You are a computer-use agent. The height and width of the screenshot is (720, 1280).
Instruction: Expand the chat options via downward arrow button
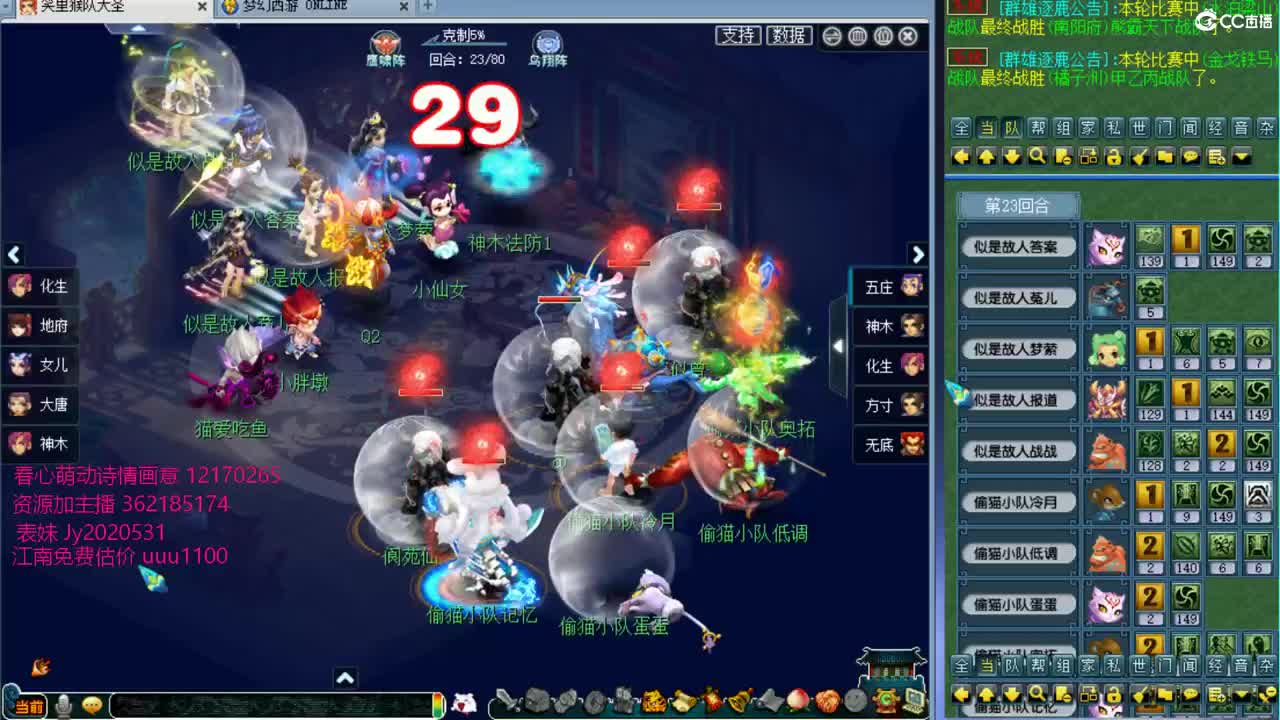click(1241, 156)
